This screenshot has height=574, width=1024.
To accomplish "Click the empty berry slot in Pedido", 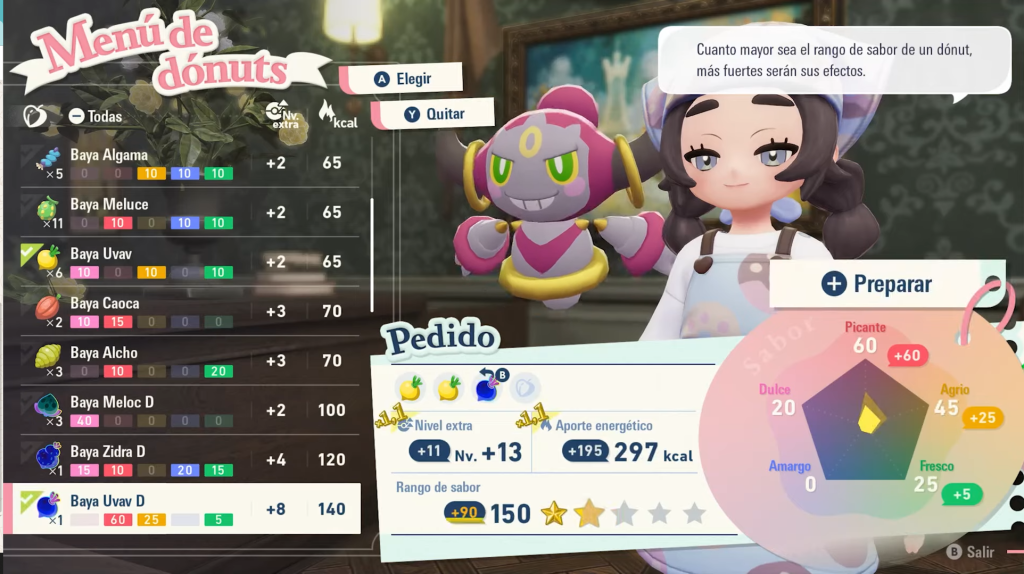I will click(525, 388).
